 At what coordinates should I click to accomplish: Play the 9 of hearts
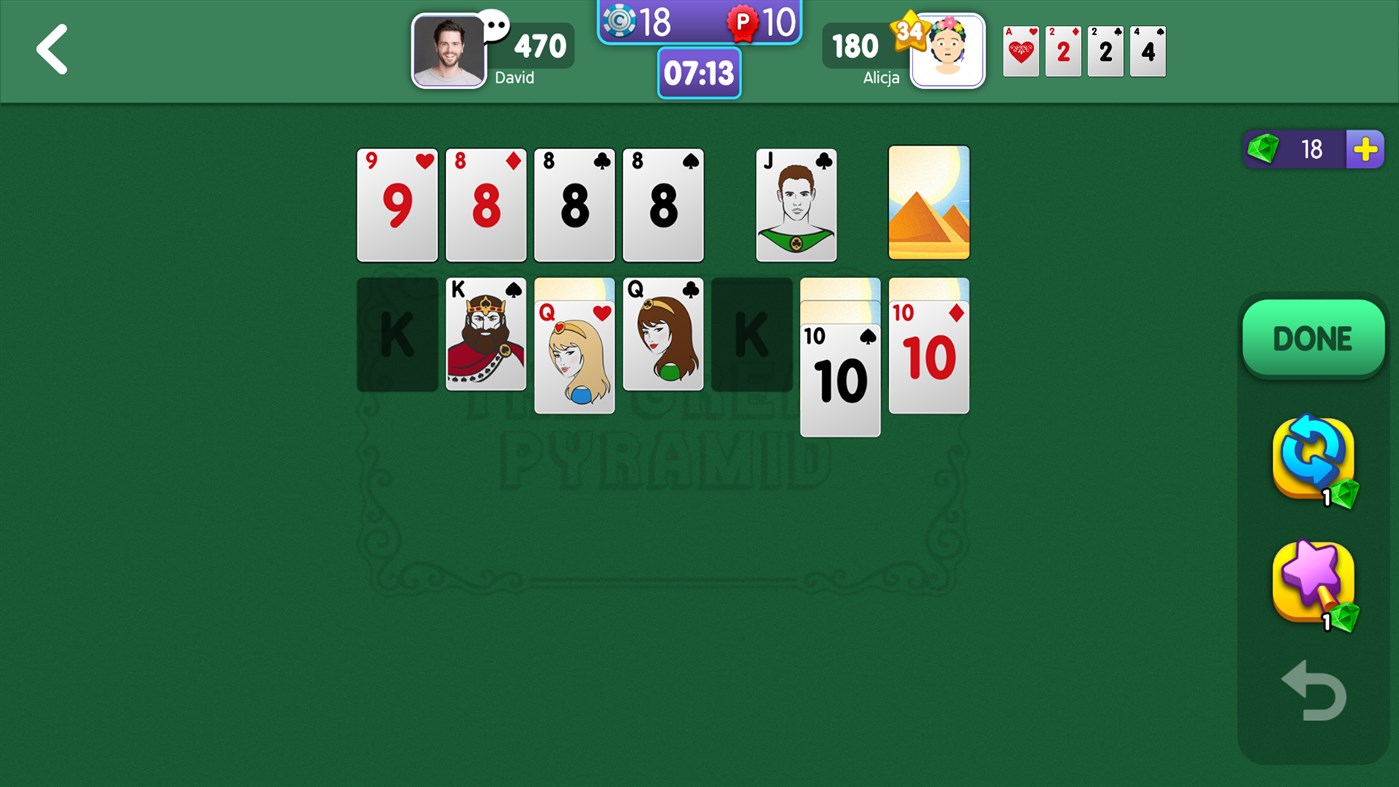[x=396, y=205]
